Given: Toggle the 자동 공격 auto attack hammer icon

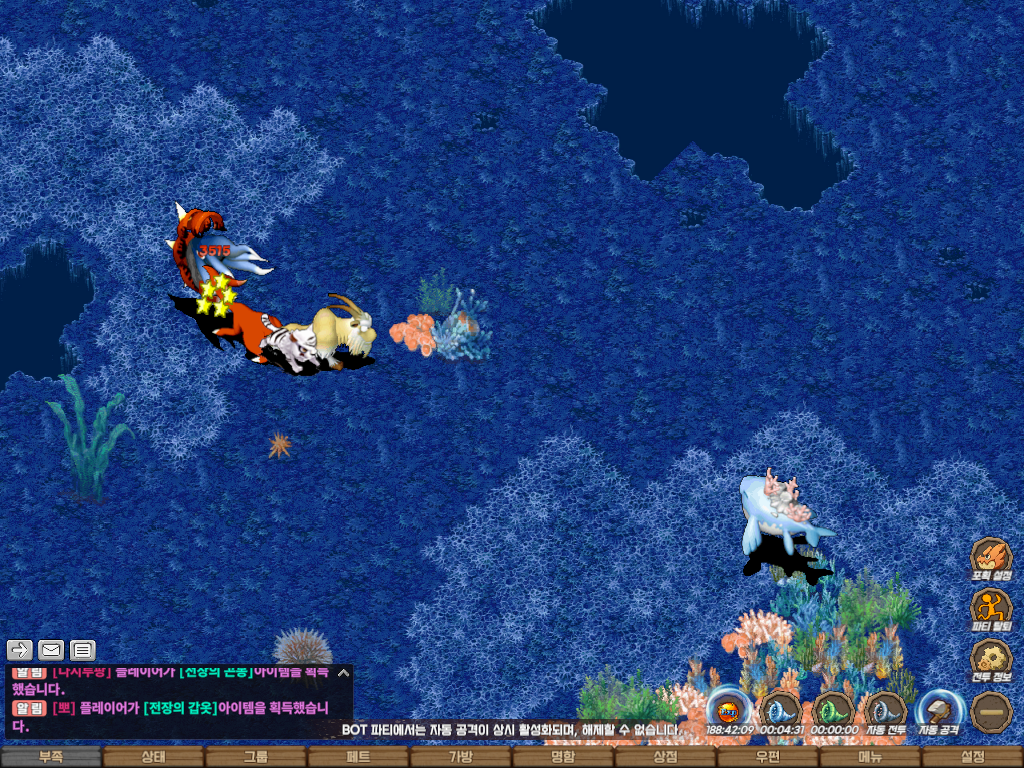Looking at the screenshot, I should click(x=939, y=710).
